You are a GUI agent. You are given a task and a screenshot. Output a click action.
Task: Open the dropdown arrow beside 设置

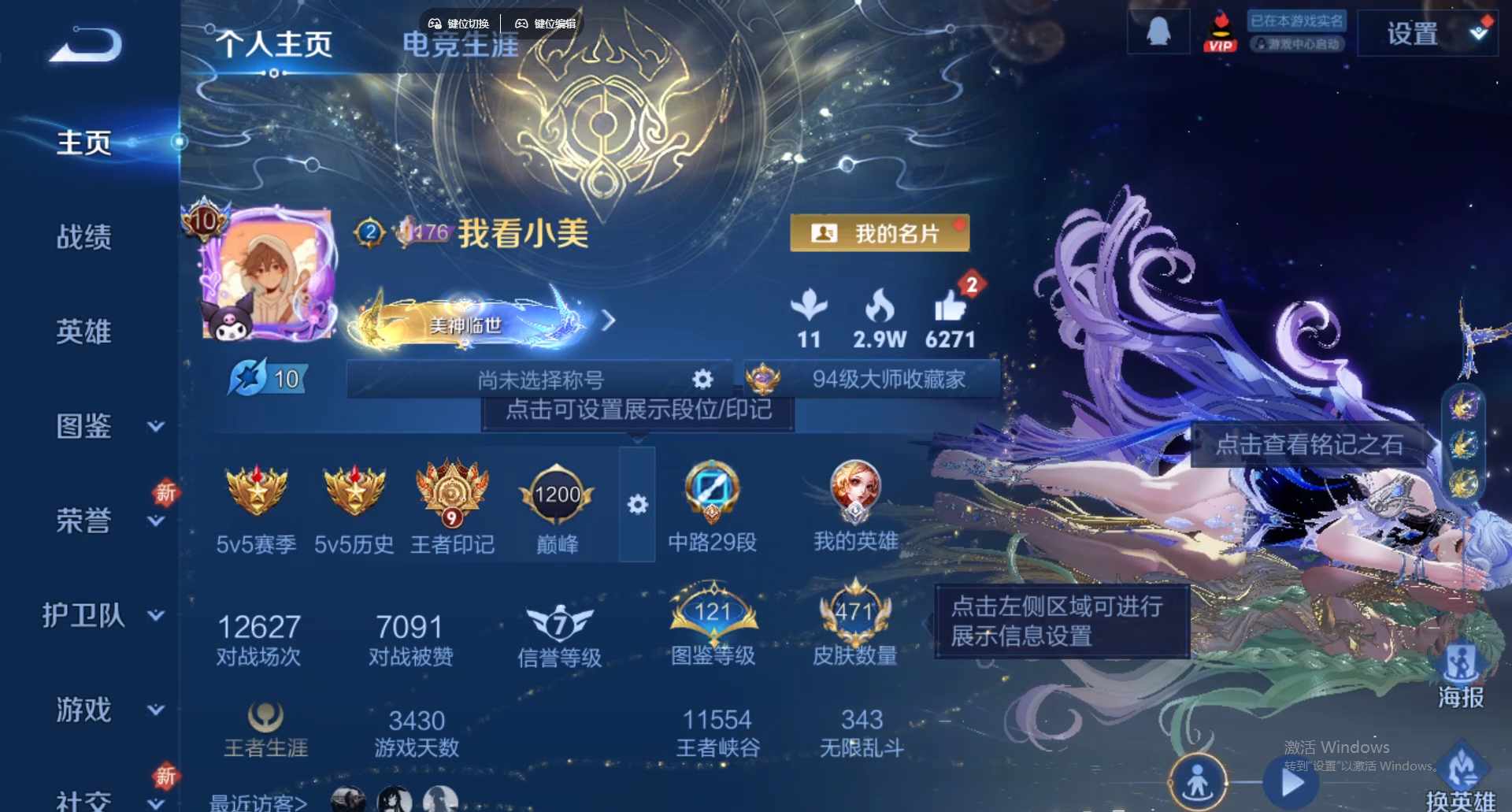coord(1479,33)
